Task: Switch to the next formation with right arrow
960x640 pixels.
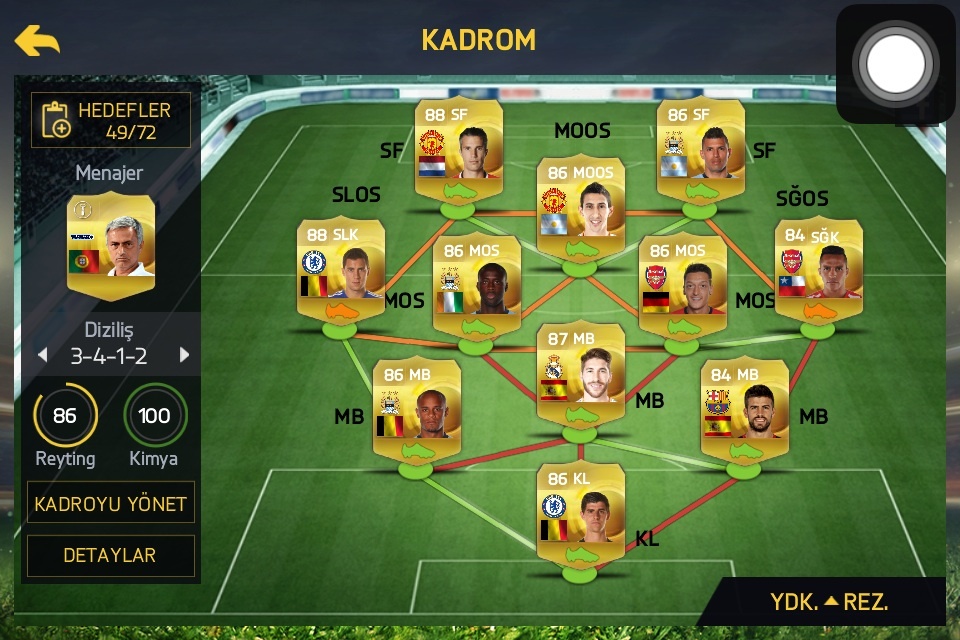Action: click(x=184, y=356)
